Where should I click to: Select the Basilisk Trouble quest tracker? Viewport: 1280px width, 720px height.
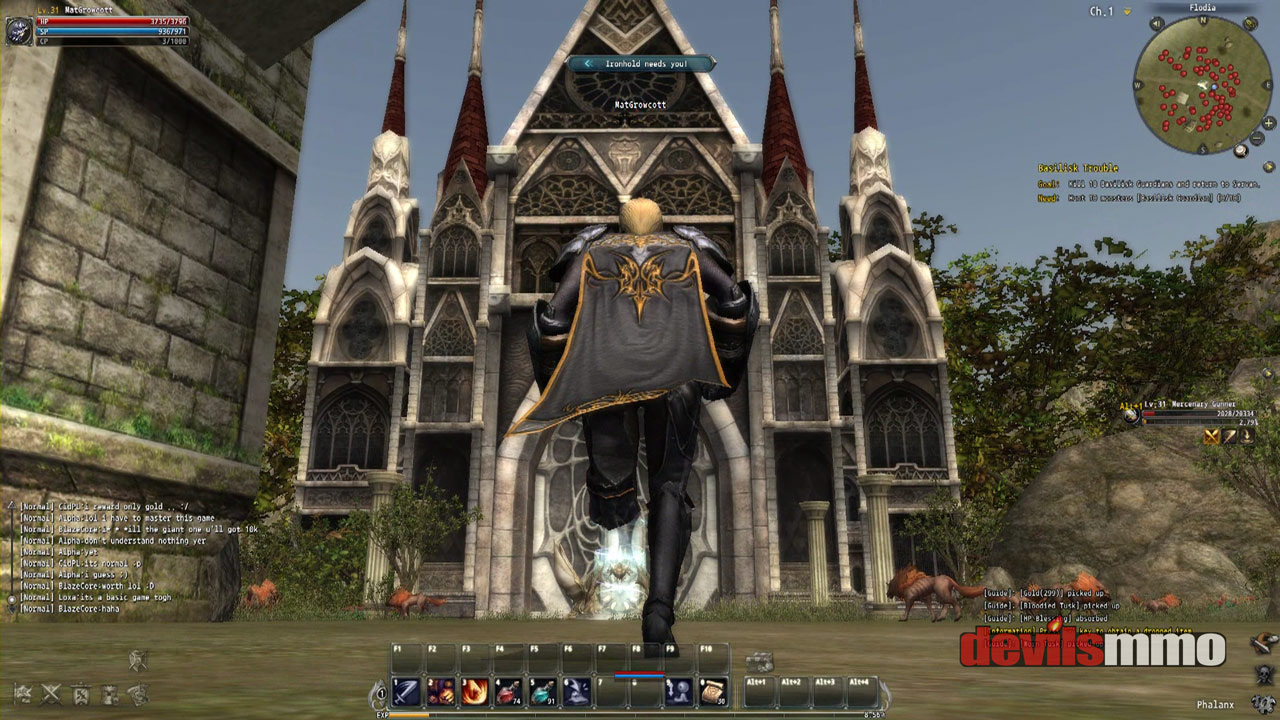[x=1078, y=168]
